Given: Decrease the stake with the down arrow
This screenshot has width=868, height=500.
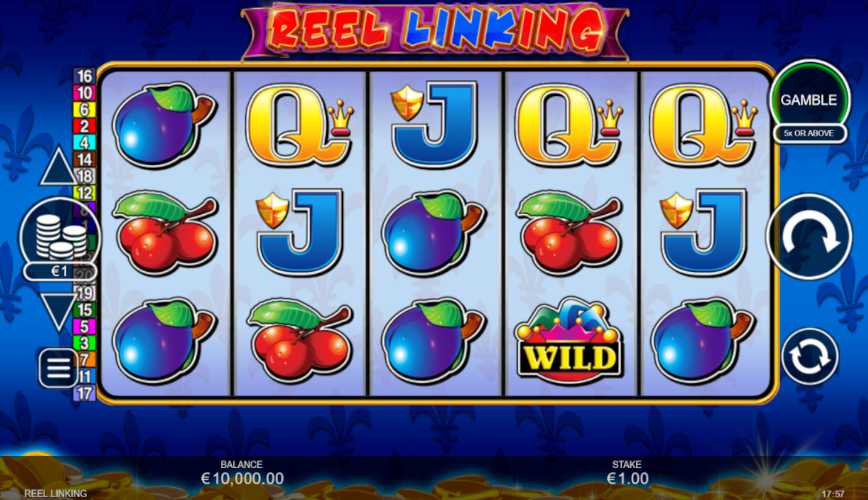Looking at the screenshot, I should click(58, 311).
